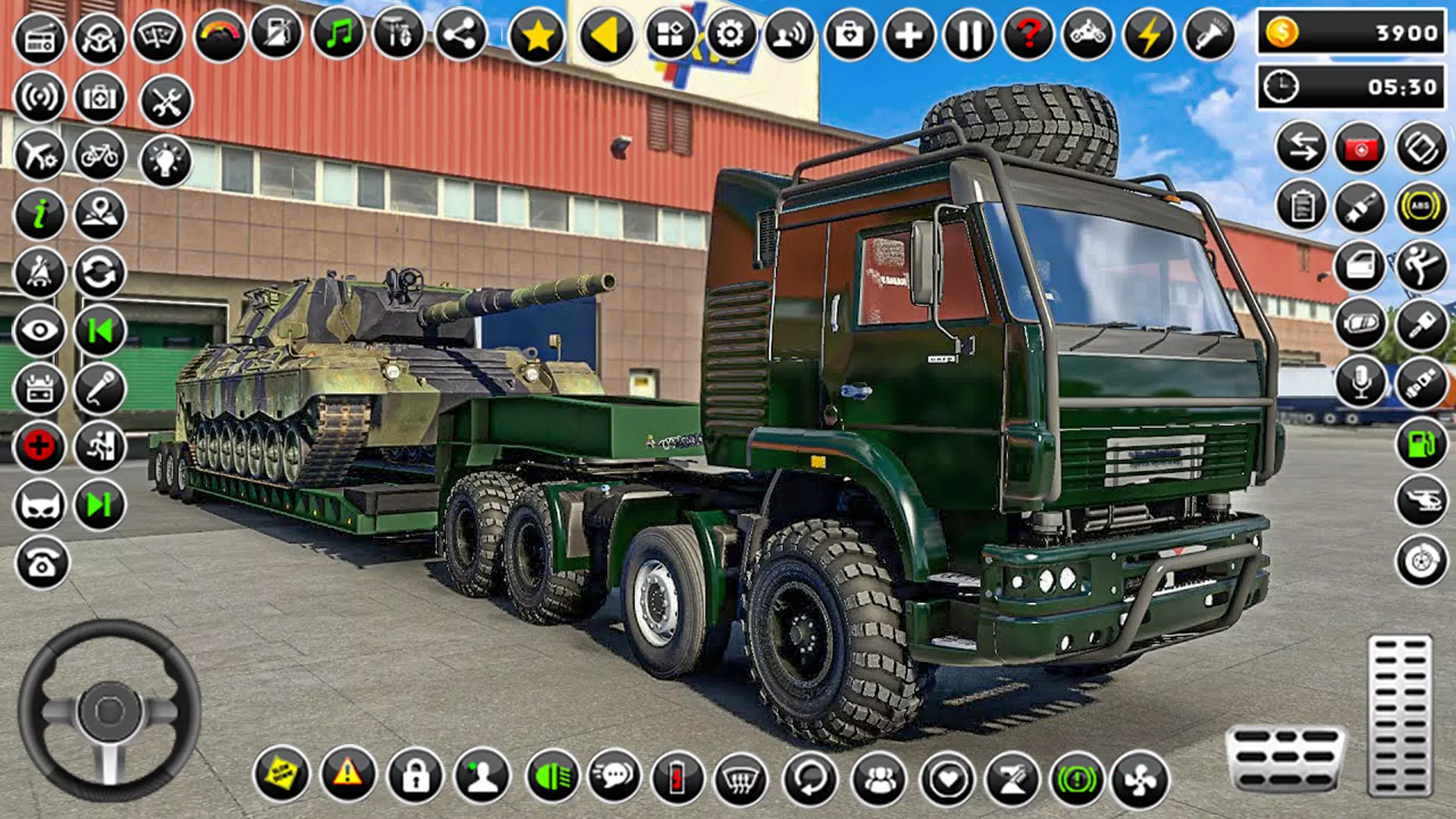Tap the yellow star icon
The width and height of the screenshot is (1456, 819).
coord(537,35)
